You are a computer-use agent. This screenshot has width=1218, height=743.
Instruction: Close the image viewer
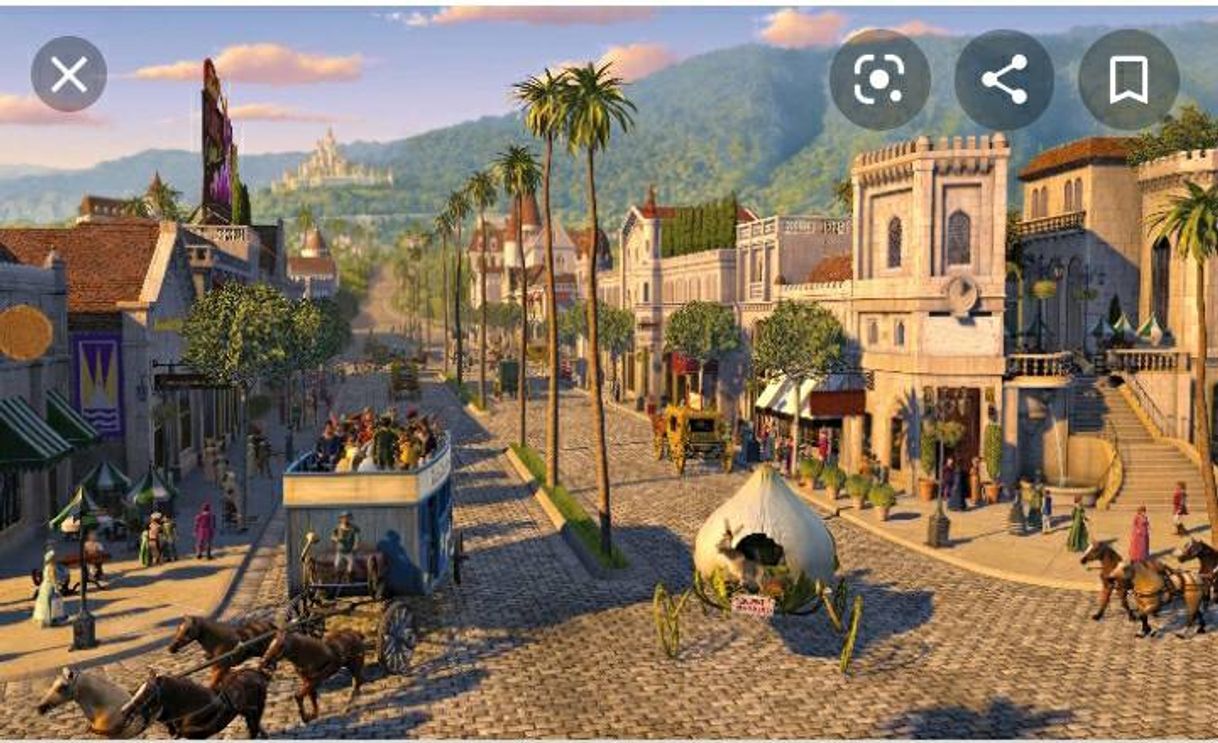pos(69,75)
